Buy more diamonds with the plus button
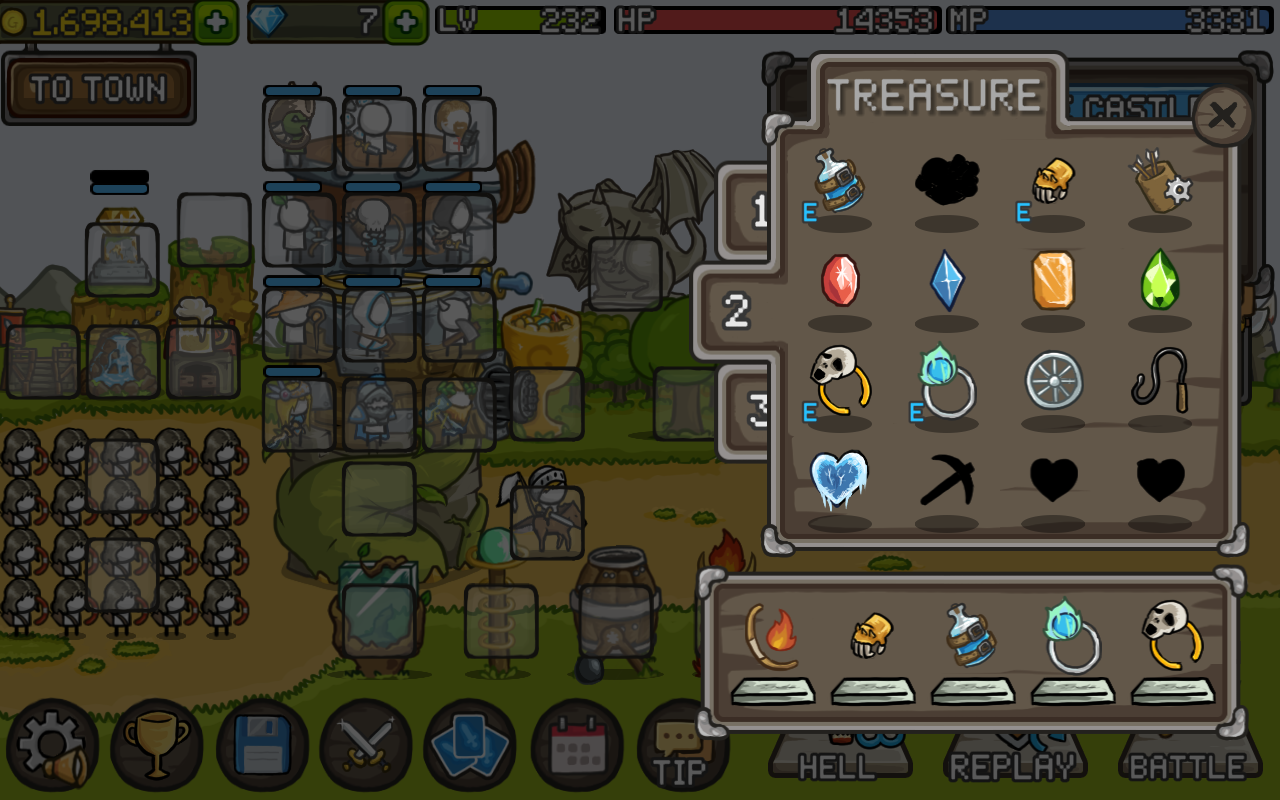 405,21
